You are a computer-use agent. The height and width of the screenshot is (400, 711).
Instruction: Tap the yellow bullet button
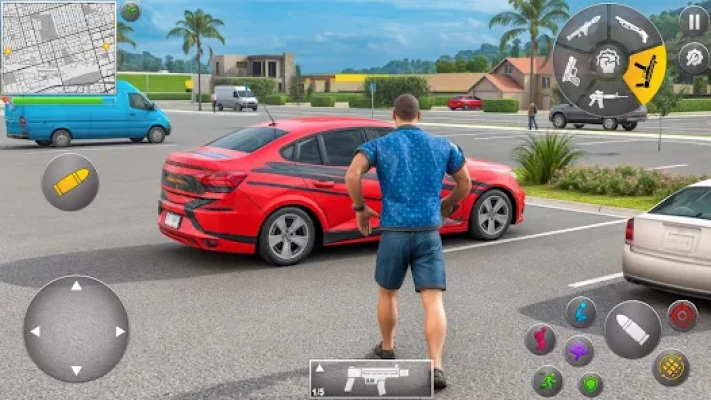[70, 182]
